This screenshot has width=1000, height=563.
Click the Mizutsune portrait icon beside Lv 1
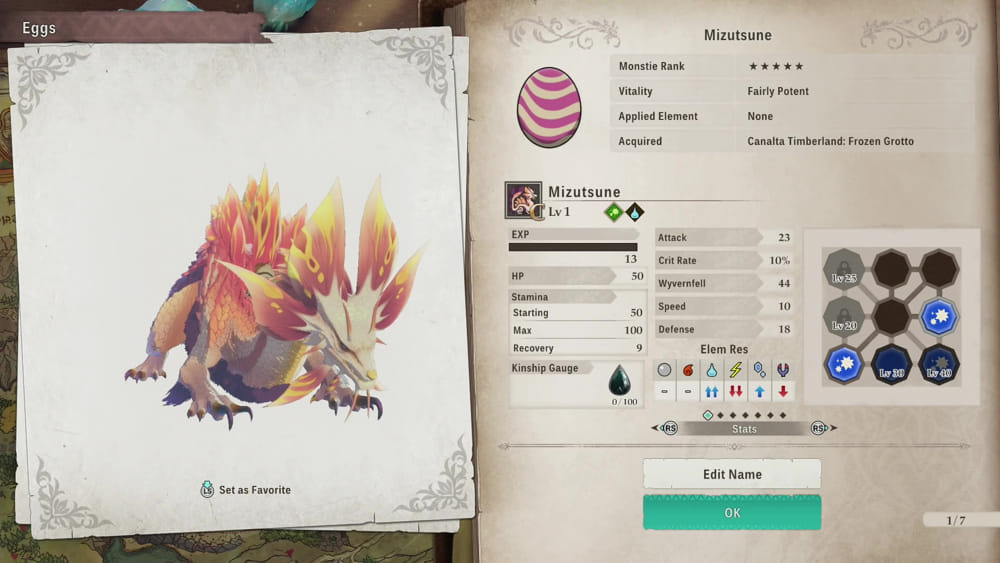point(523,200)
